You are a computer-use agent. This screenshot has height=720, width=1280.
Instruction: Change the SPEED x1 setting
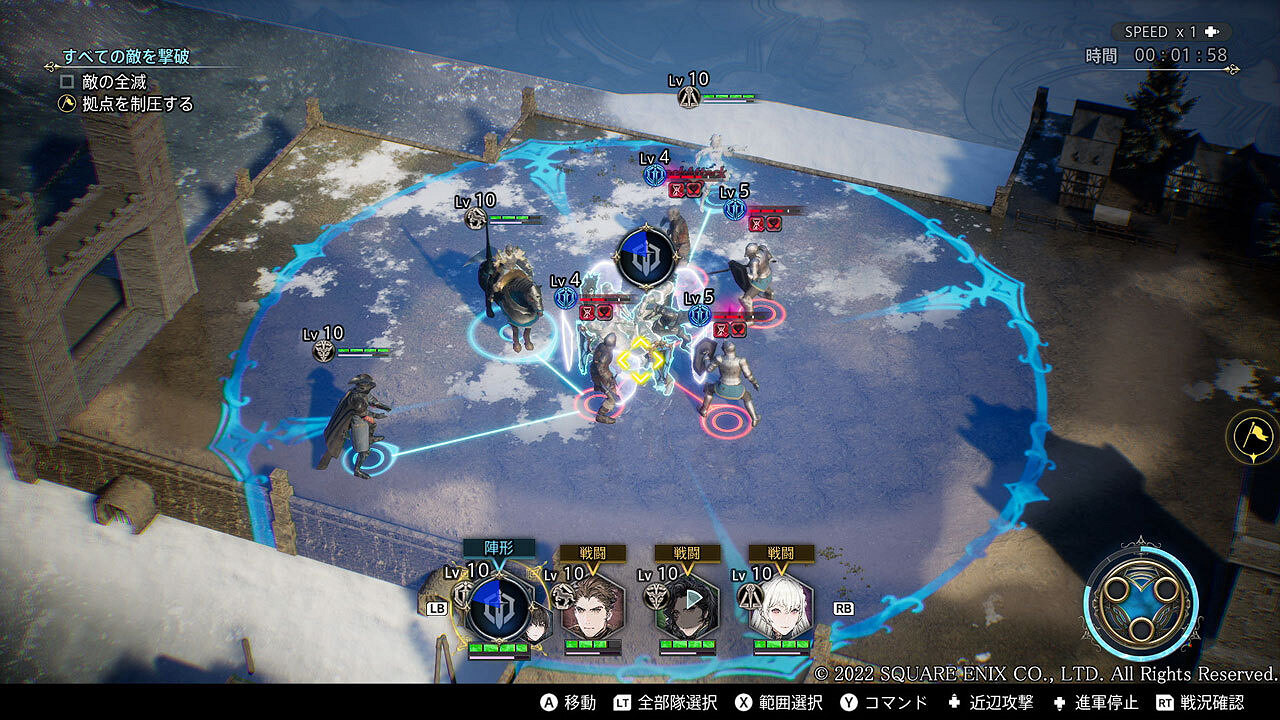pyautogui.click(x=1170, y=32)
